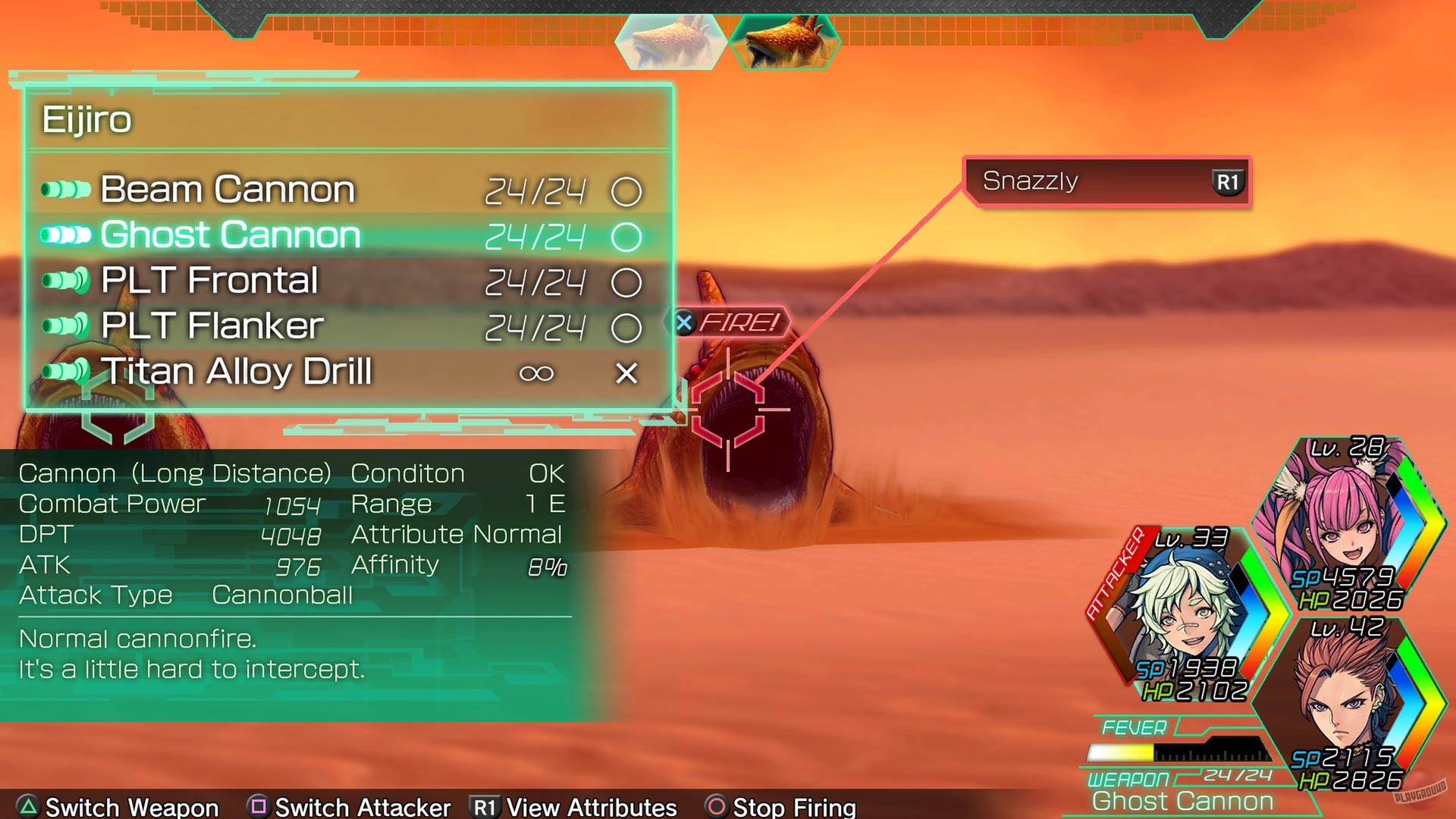The width and height of the screenshot is (1456, 819).
Task: Select the PLT Frontal cannon icon
Action: 64,281
